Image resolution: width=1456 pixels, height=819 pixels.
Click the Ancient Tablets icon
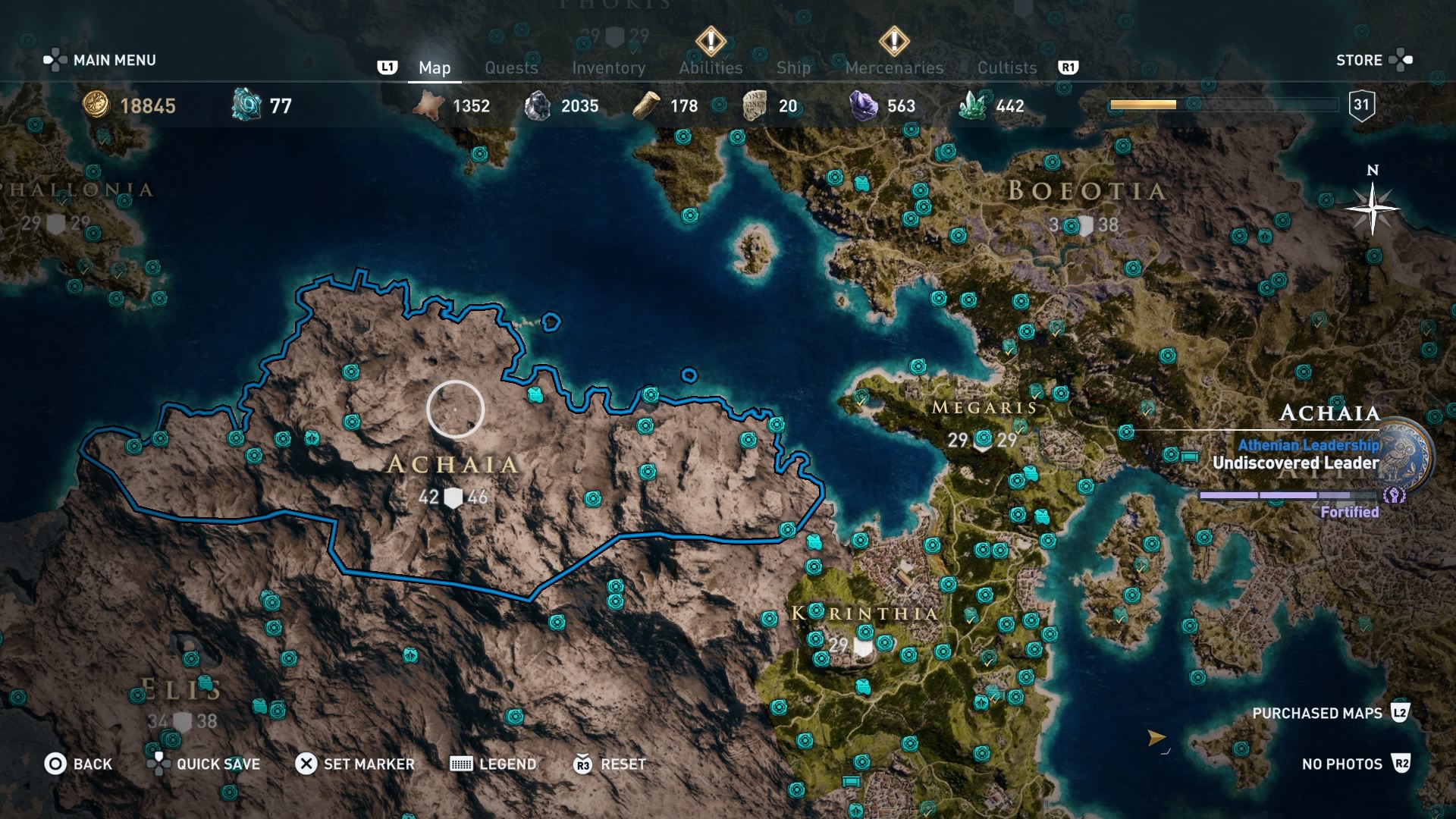pyautogui.click(x=755, y=105)
